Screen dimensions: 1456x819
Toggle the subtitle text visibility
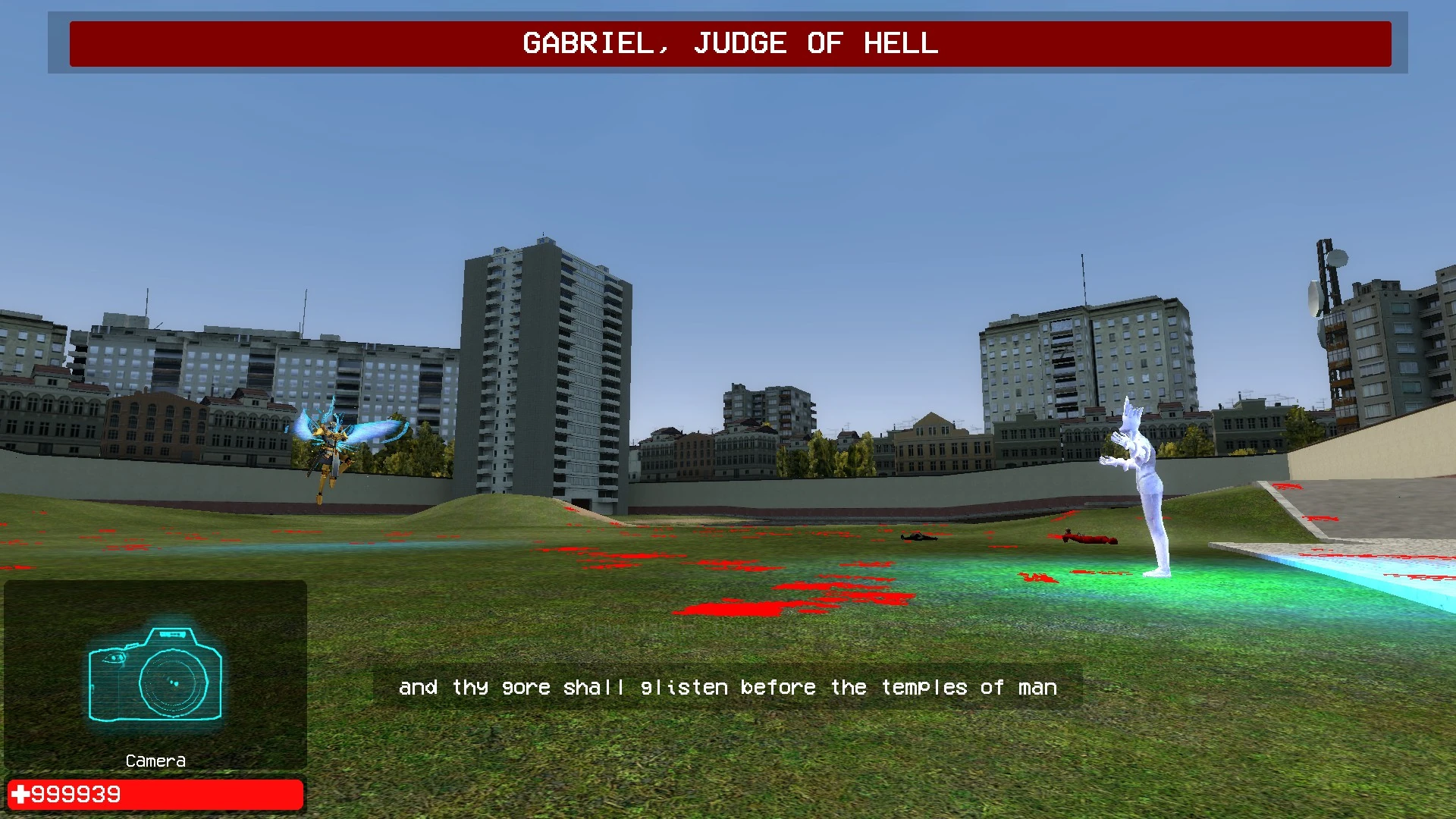click(728, 687)
